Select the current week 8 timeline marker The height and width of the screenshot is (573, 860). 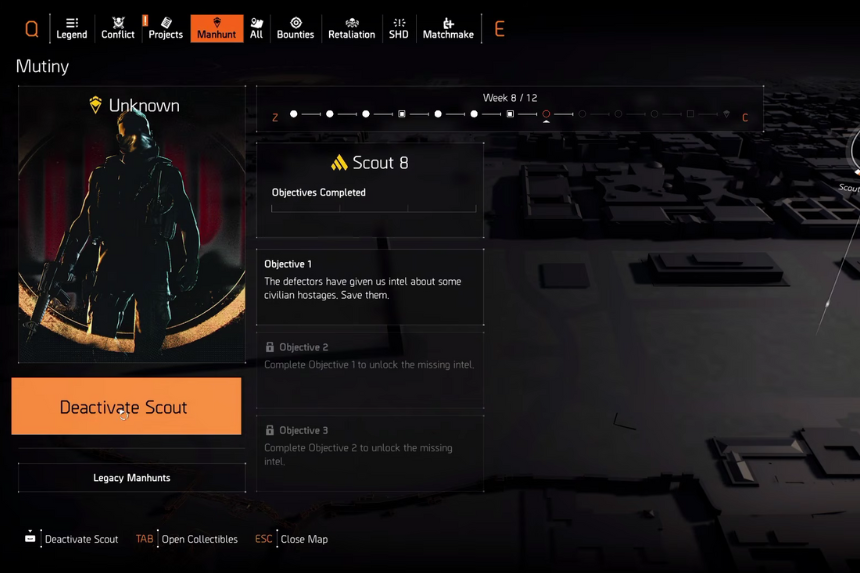pos(546,114)
